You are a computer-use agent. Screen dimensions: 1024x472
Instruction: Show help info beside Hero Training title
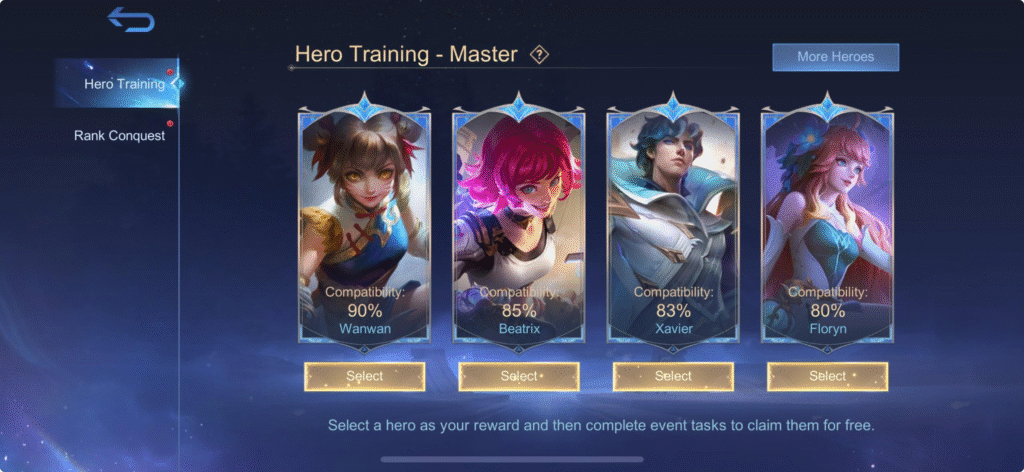[540, 55]
